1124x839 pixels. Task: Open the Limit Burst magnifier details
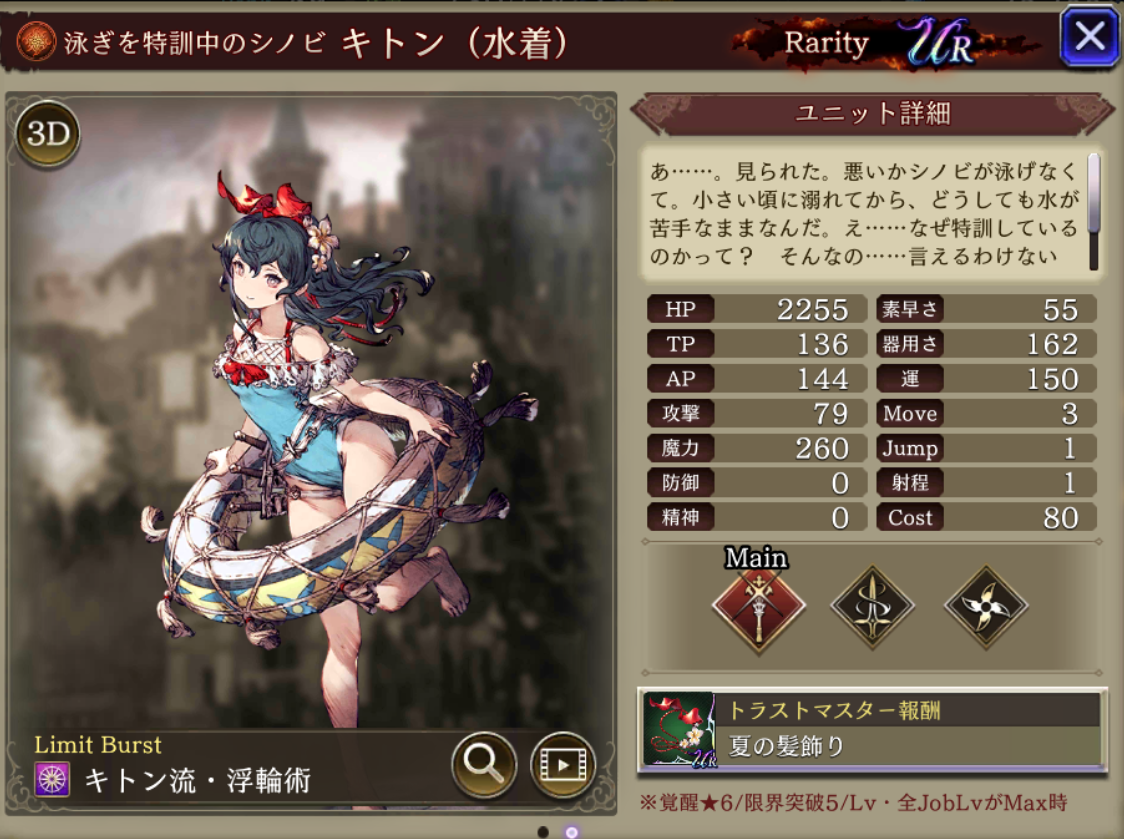coord(484,765)
